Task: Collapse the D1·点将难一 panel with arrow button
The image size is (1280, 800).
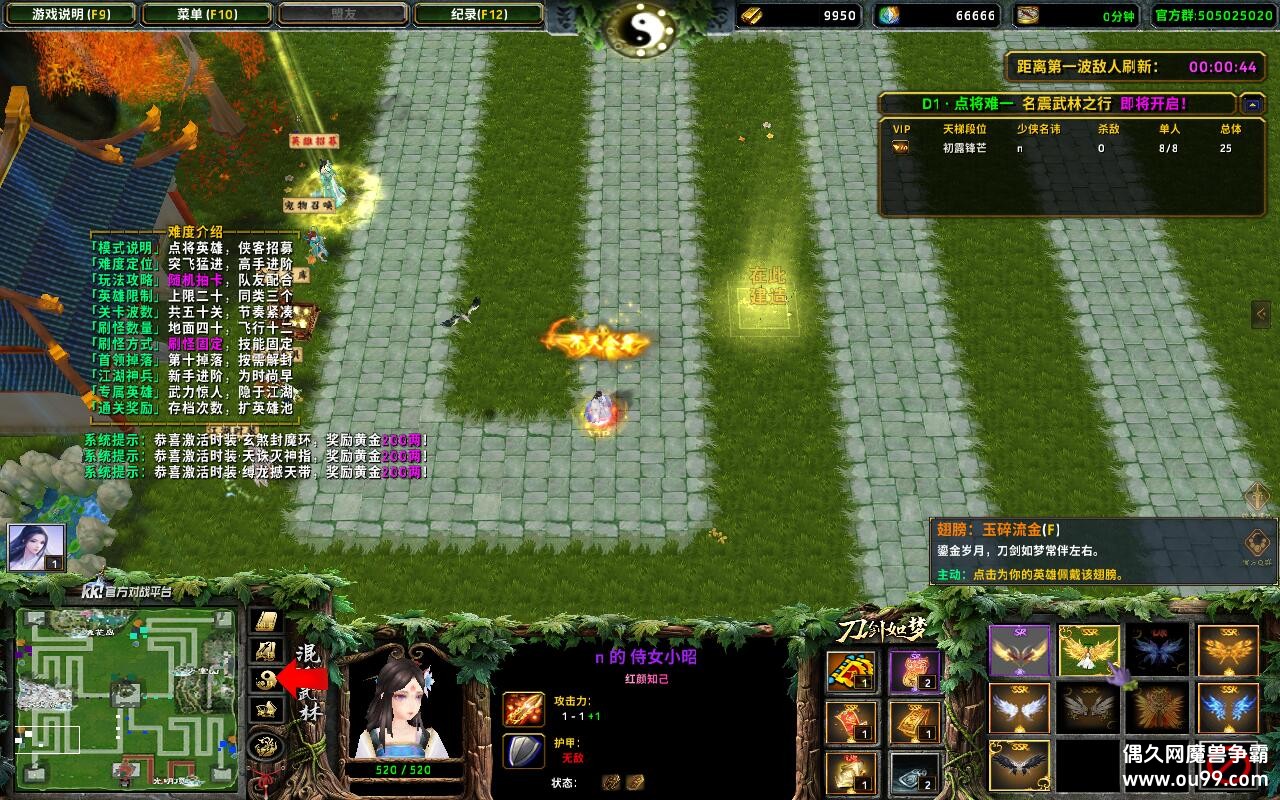Action: pos(1252,102)
